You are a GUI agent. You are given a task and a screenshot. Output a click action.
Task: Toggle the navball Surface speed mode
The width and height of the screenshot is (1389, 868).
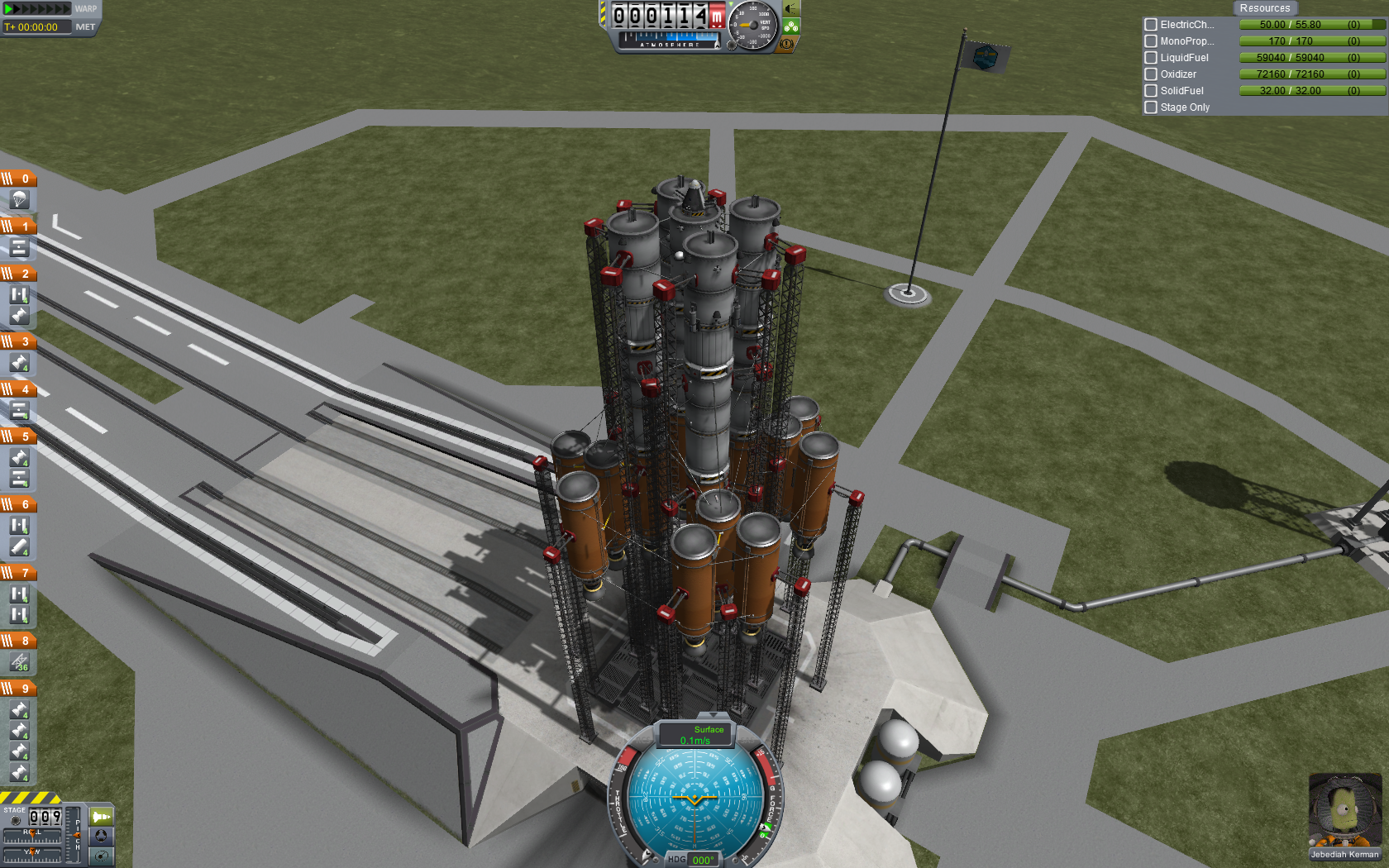[695, 734]
